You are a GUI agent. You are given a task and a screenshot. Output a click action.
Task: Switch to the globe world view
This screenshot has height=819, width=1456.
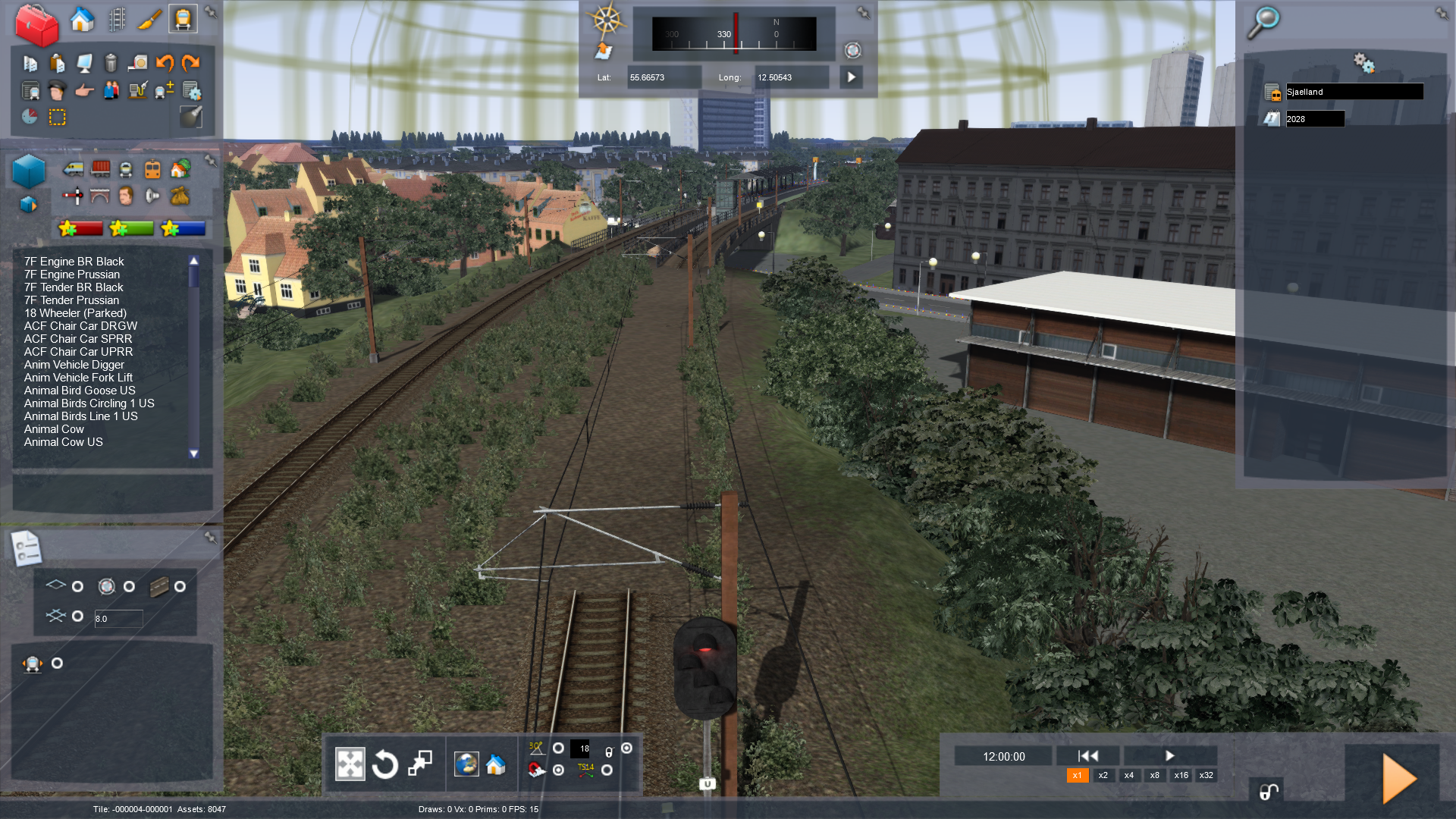[466, 764]
